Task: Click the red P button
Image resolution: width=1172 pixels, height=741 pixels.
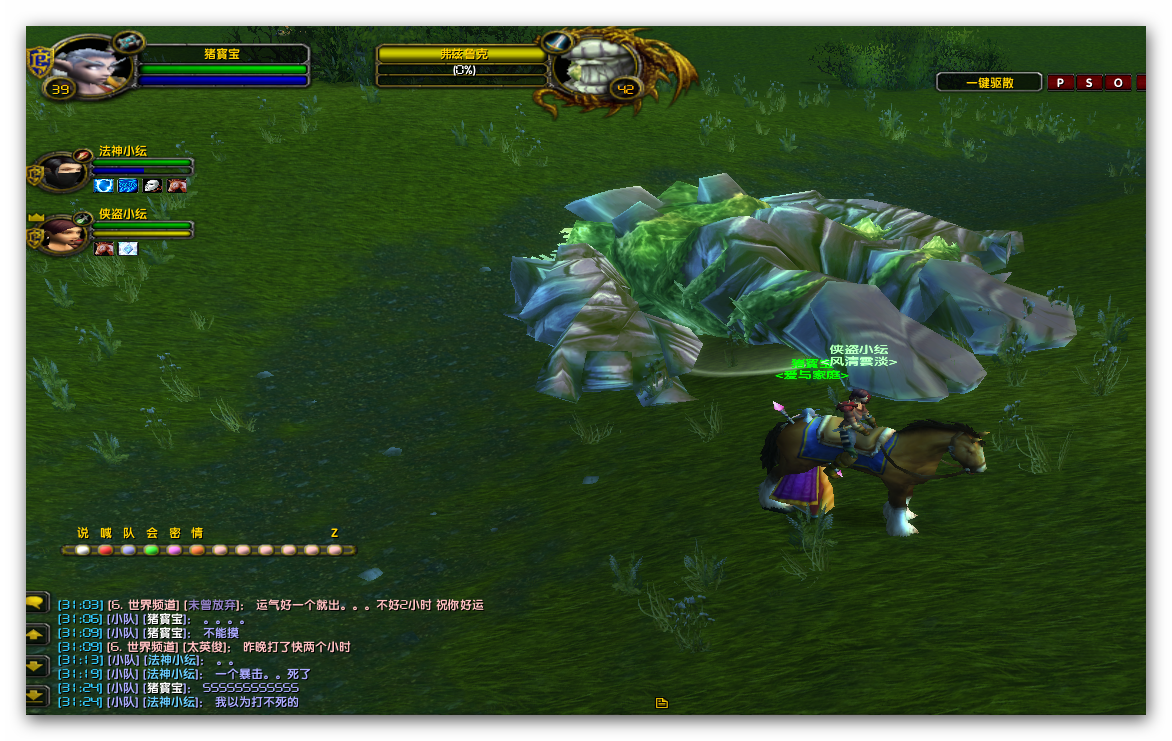Action: tap(1060, 83)
